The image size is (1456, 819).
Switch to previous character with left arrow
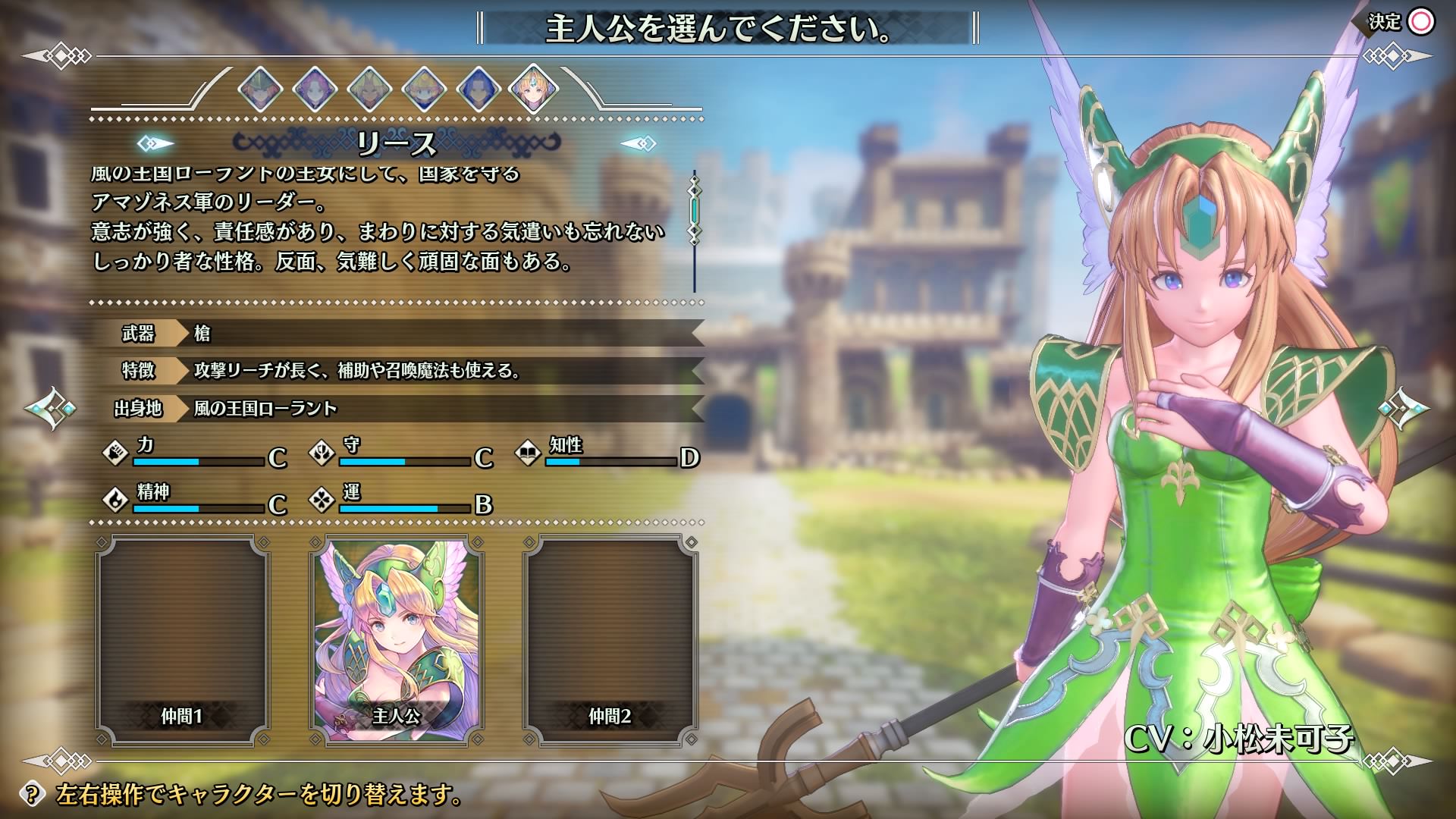point(52,409)
